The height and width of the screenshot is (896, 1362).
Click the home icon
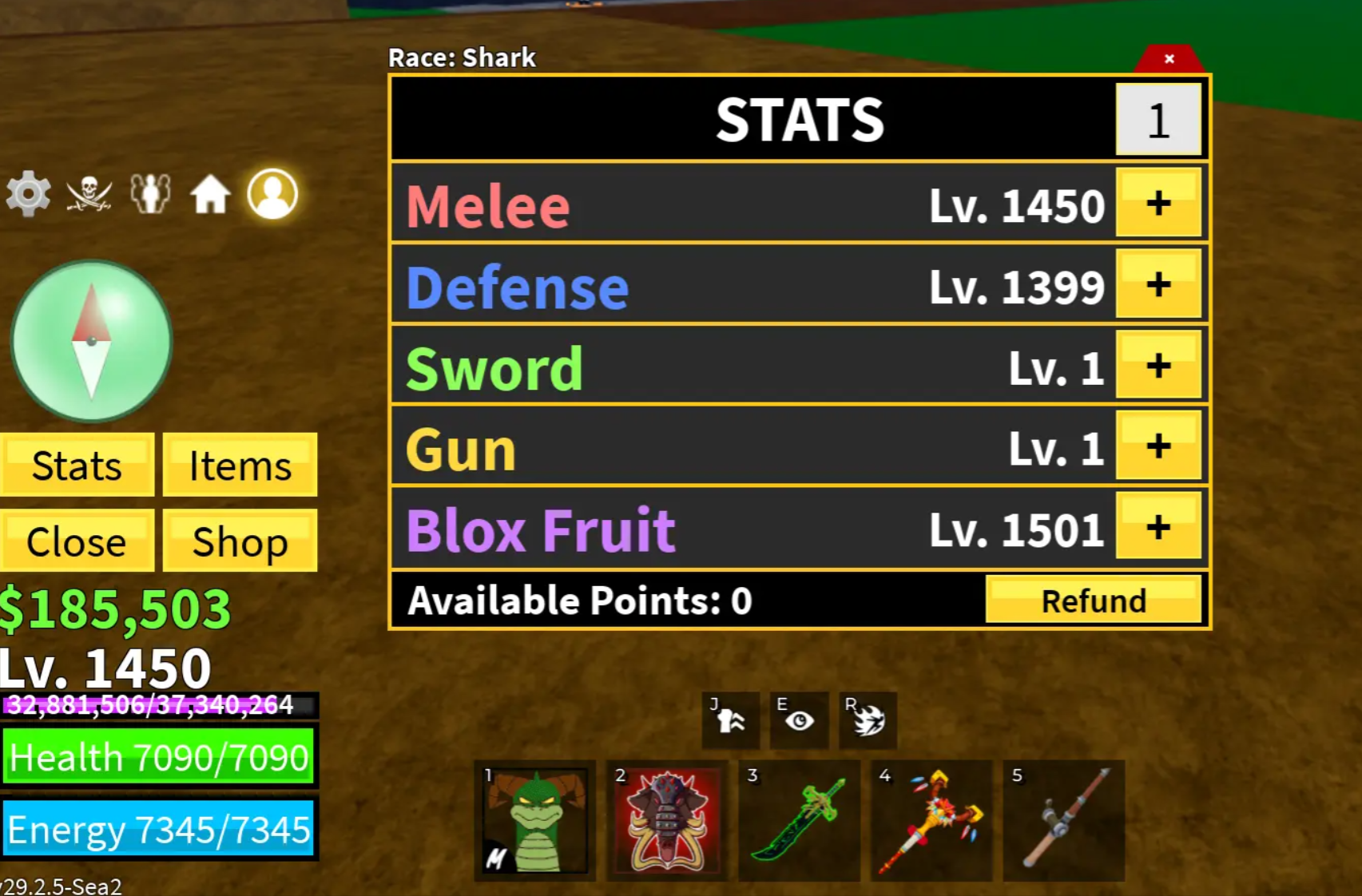(x=211, y=193)
